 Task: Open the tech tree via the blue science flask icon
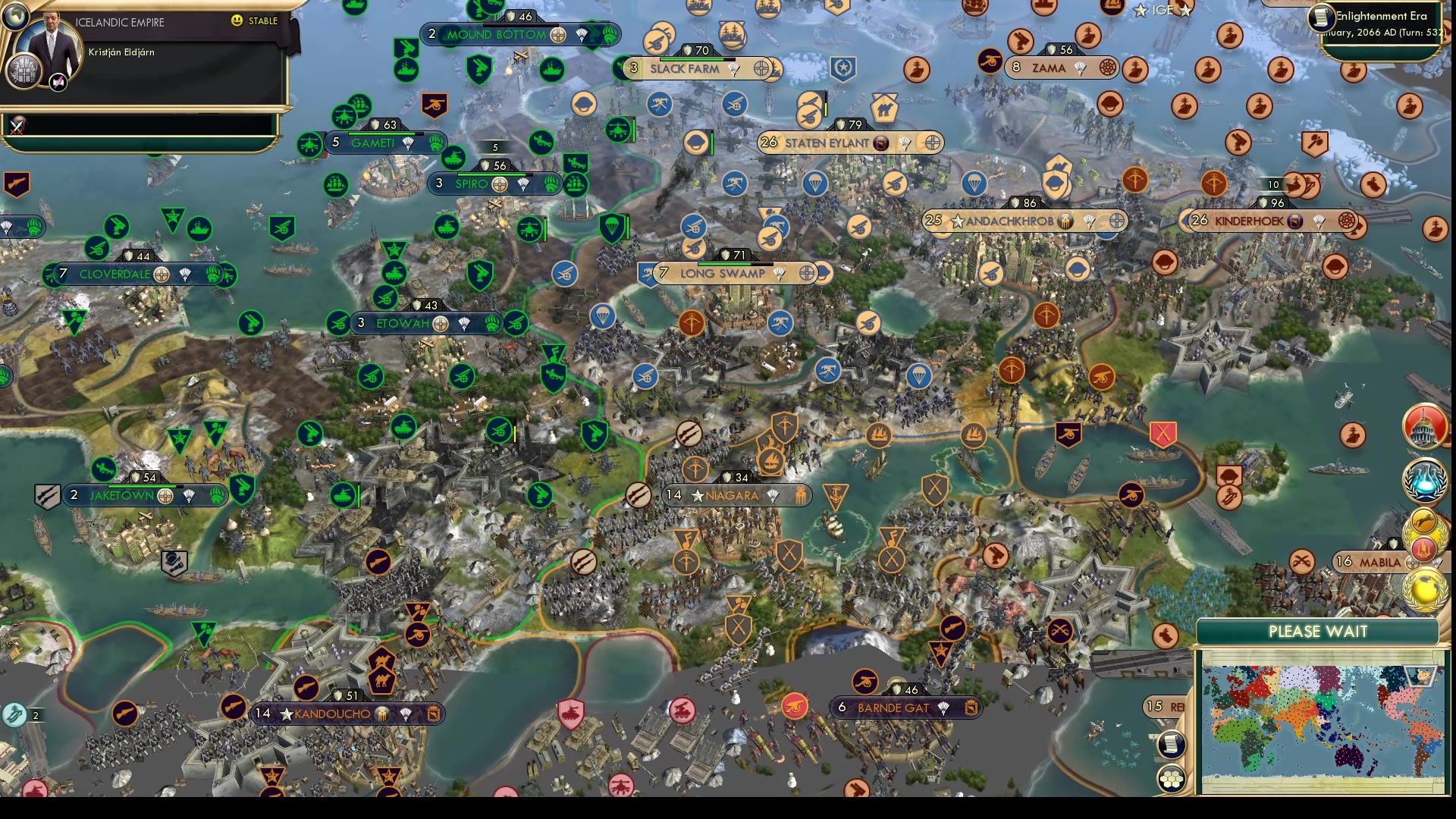pyautogui.click(x=1424, y=480)
